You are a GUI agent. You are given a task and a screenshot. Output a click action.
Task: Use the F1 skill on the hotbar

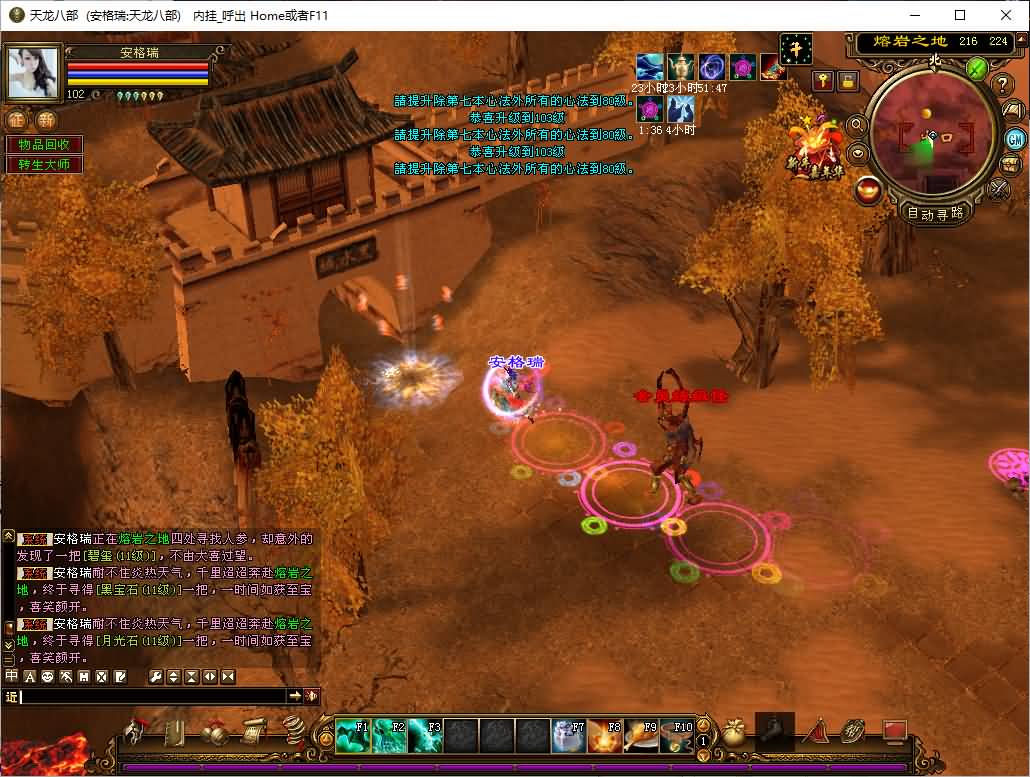351,736
